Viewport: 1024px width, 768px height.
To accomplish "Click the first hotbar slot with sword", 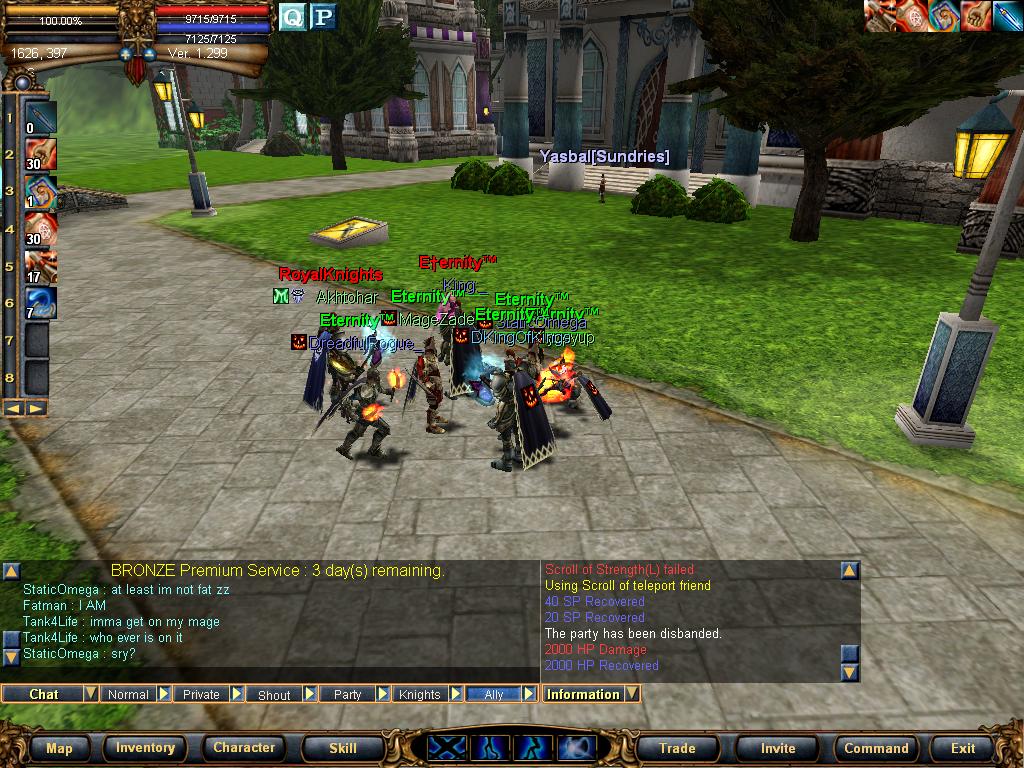I will 41,118.
